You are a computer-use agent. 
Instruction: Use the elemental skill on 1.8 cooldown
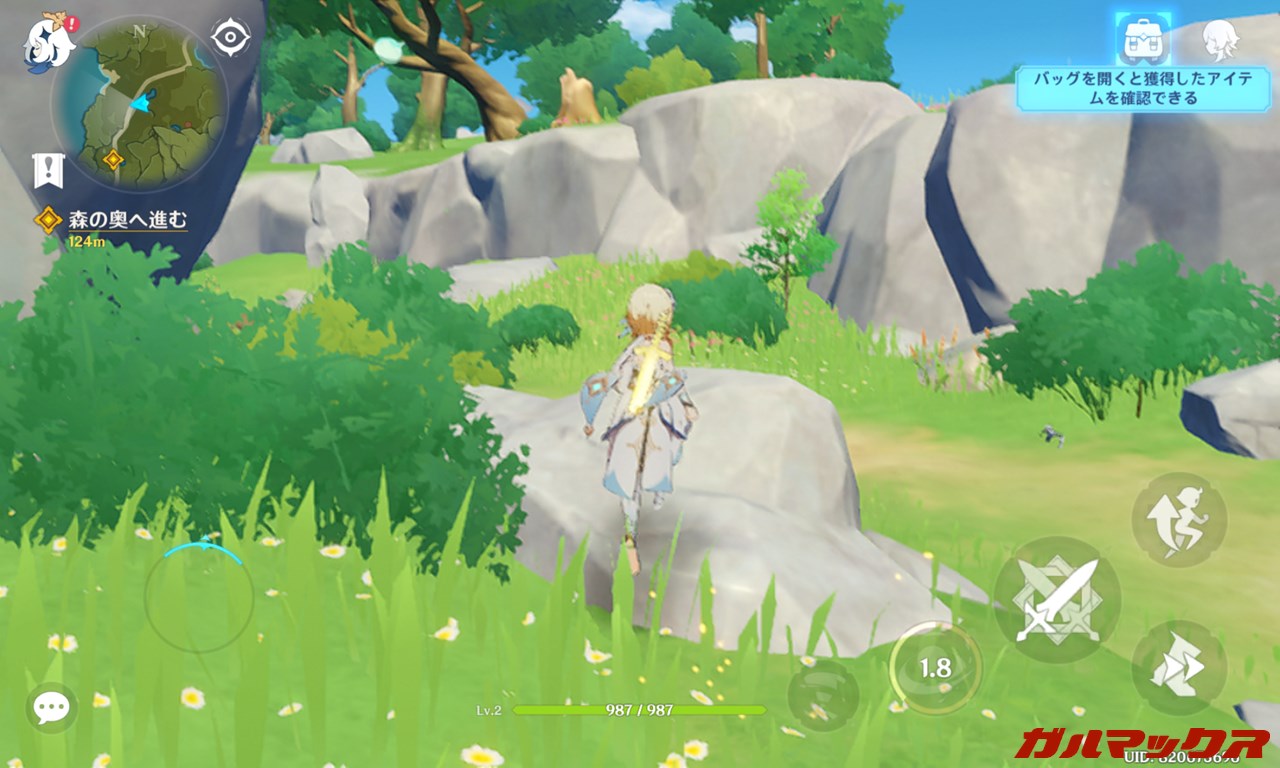(x=935, y=668)
